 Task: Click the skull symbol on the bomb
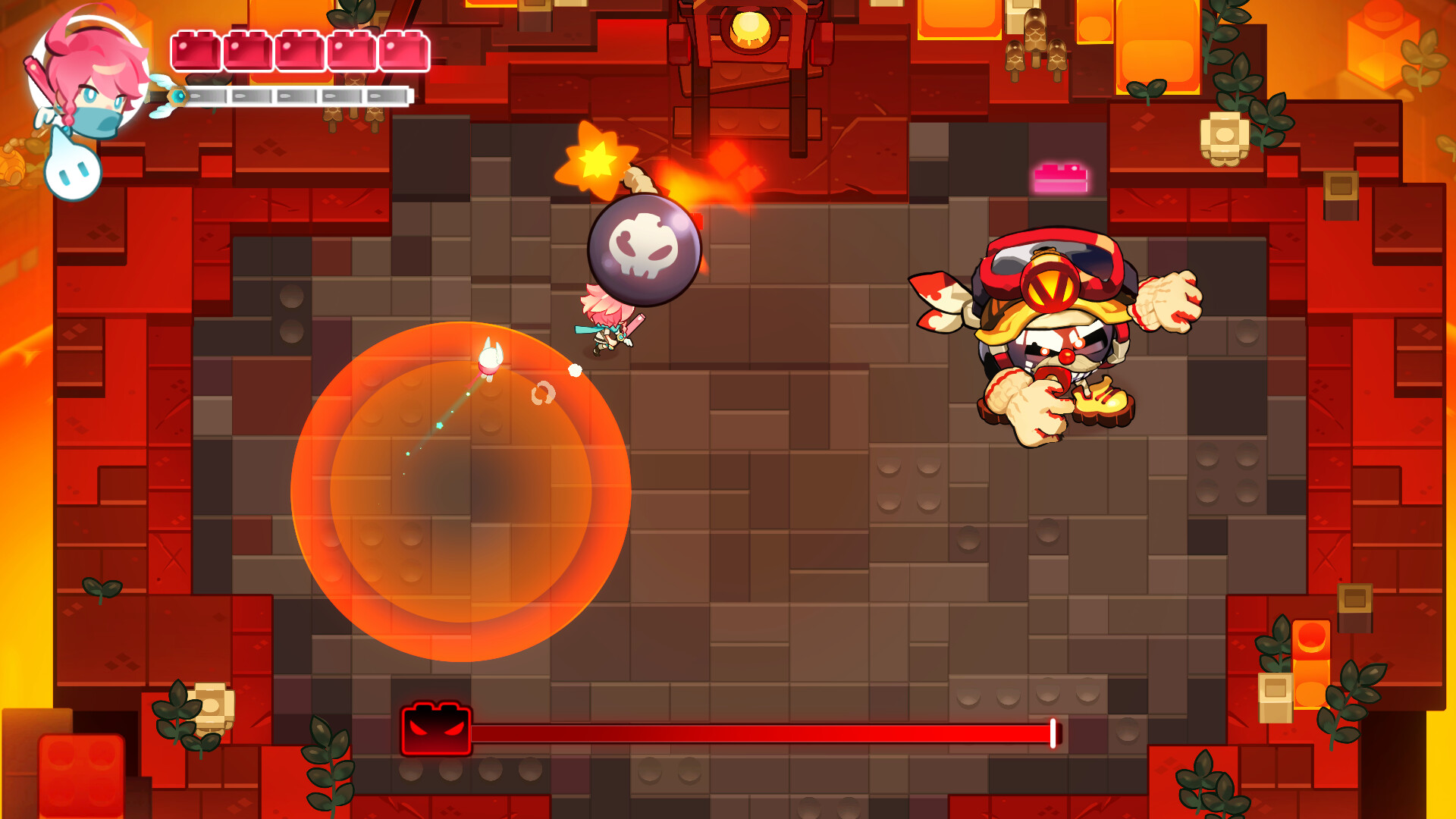[x=645, y=246]
